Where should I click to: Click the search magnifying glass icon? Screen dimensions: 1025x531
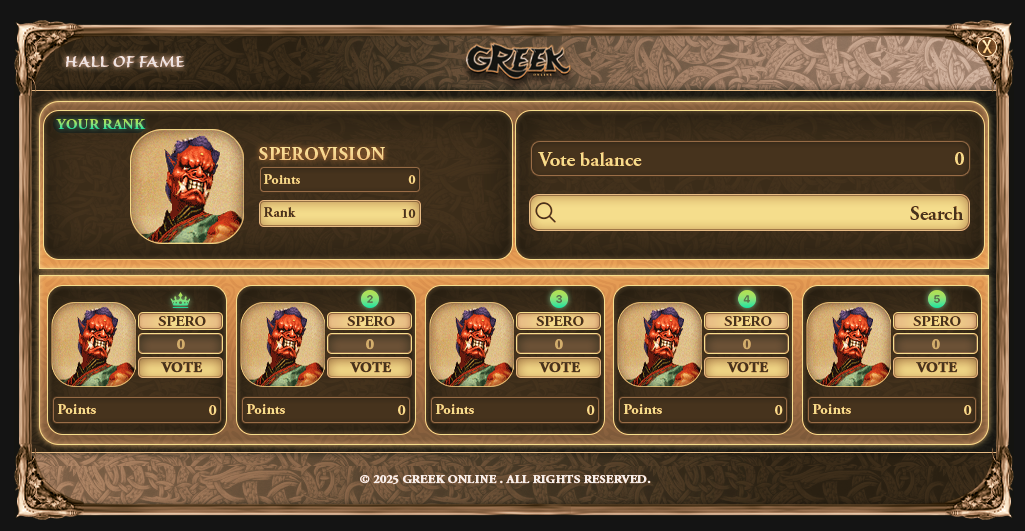tap(546, 212)
